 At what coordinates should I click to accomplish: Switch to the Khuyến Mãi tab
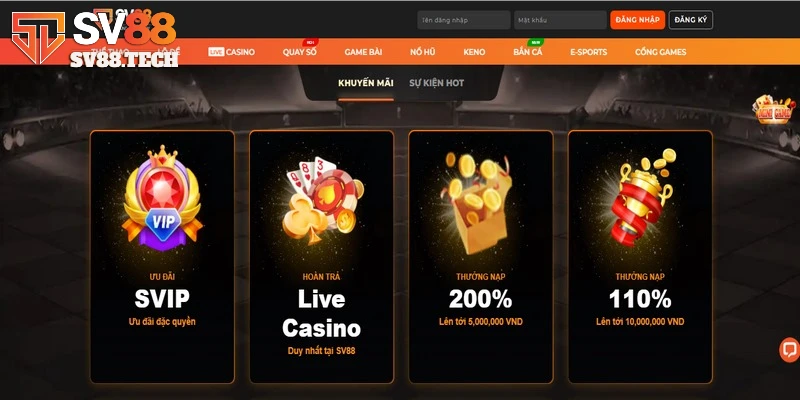click(x=365, y=83)
